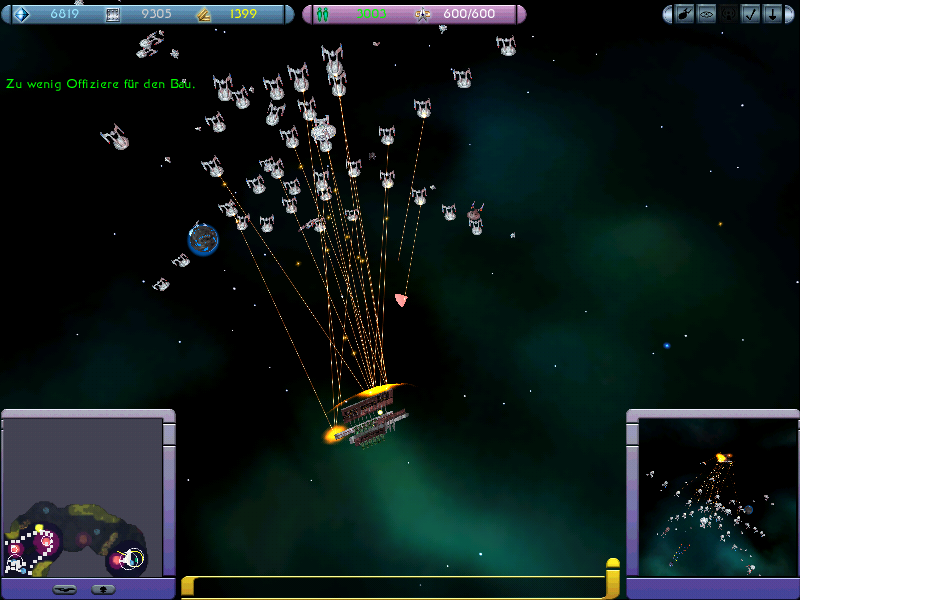Click the down arrow button
Image resolution: width=929 pixels, height=600 pixels.
(x=773, y=14)
